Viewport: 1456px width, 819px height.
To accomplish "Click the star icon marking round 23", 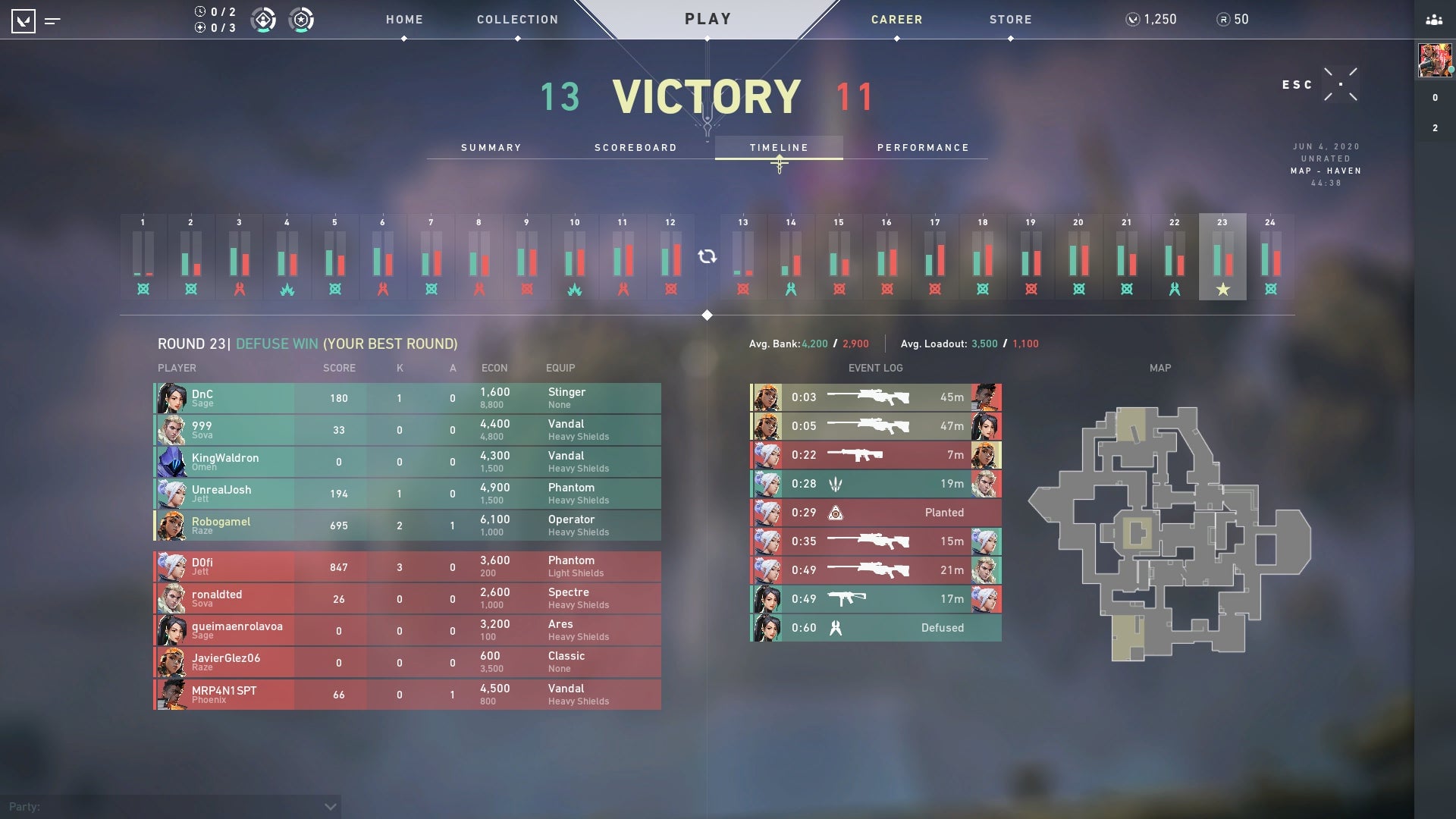I will 1223,288.
